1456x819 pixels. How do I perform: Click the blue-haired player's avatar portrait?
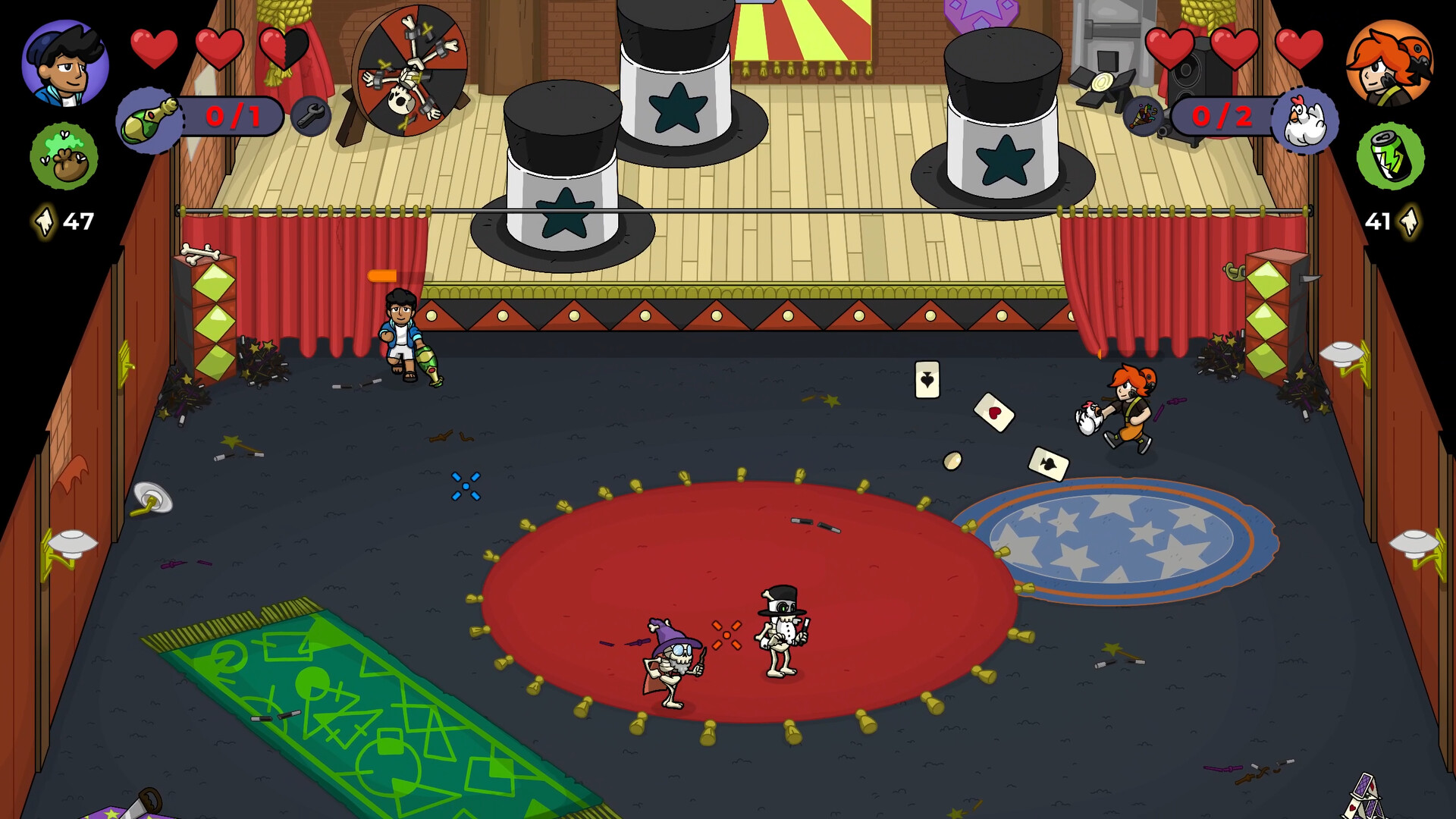(x=63, y=64)
